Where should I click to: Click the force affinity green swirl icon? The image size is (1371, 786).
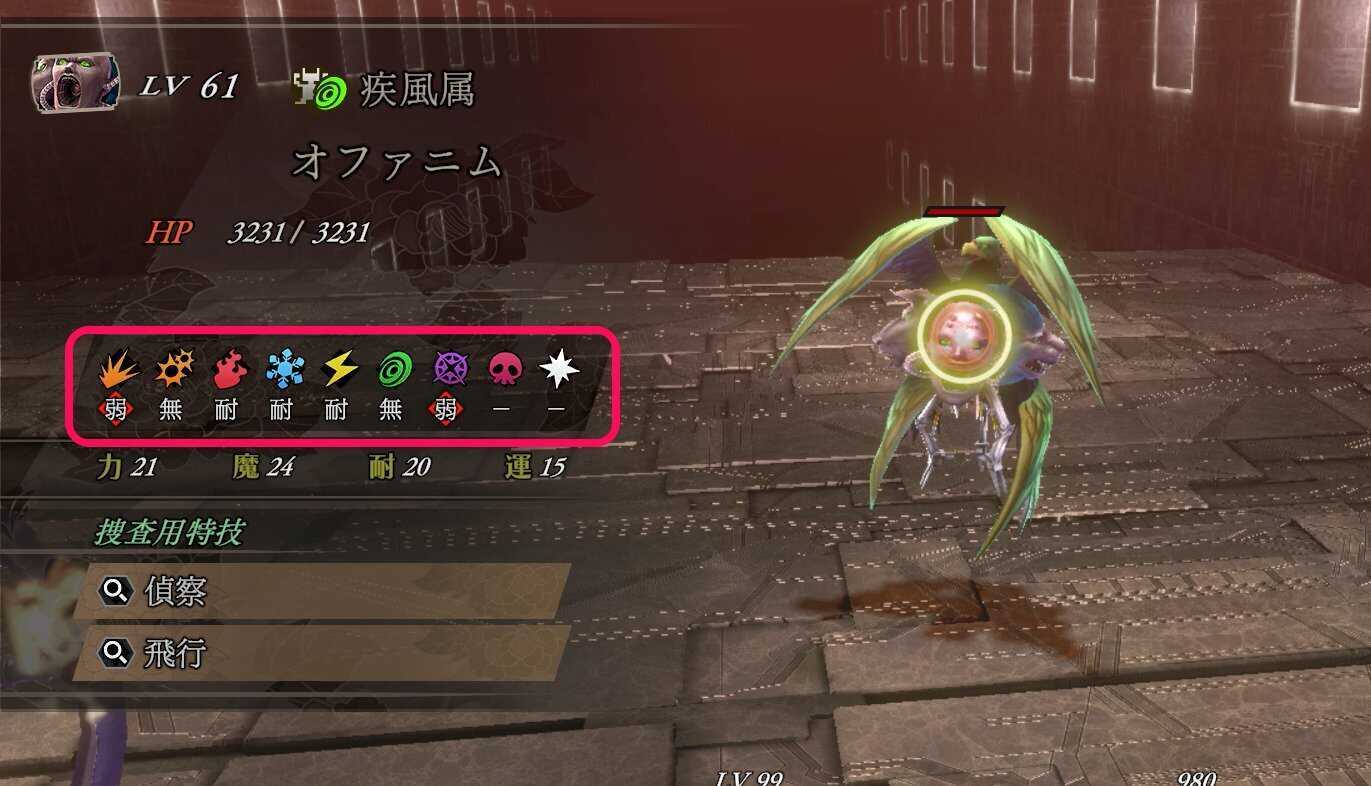coord(391,370)
